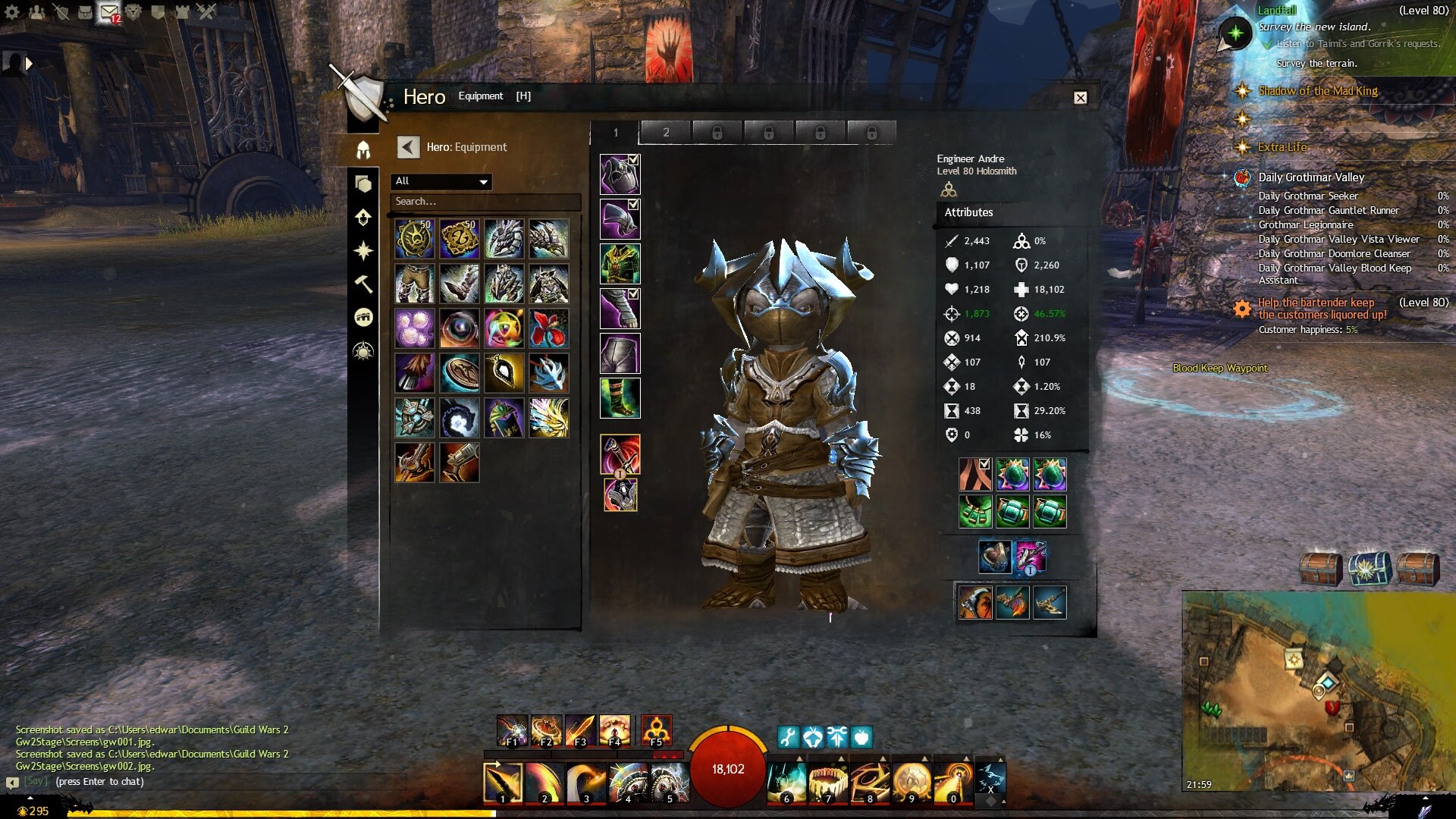
Task: Click the red health orb showing 18,102
Action: [727, 768]
